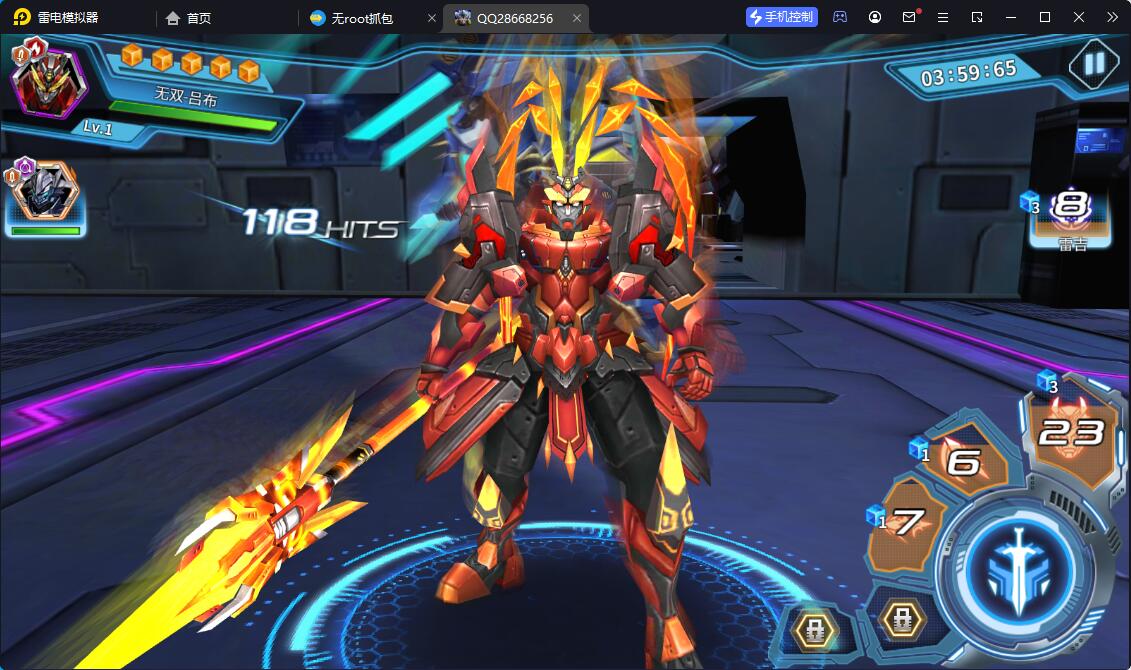Click the 手机控制 button in title bar
The width and height of the screenshot is (1131, 670).
click(782, 17)
